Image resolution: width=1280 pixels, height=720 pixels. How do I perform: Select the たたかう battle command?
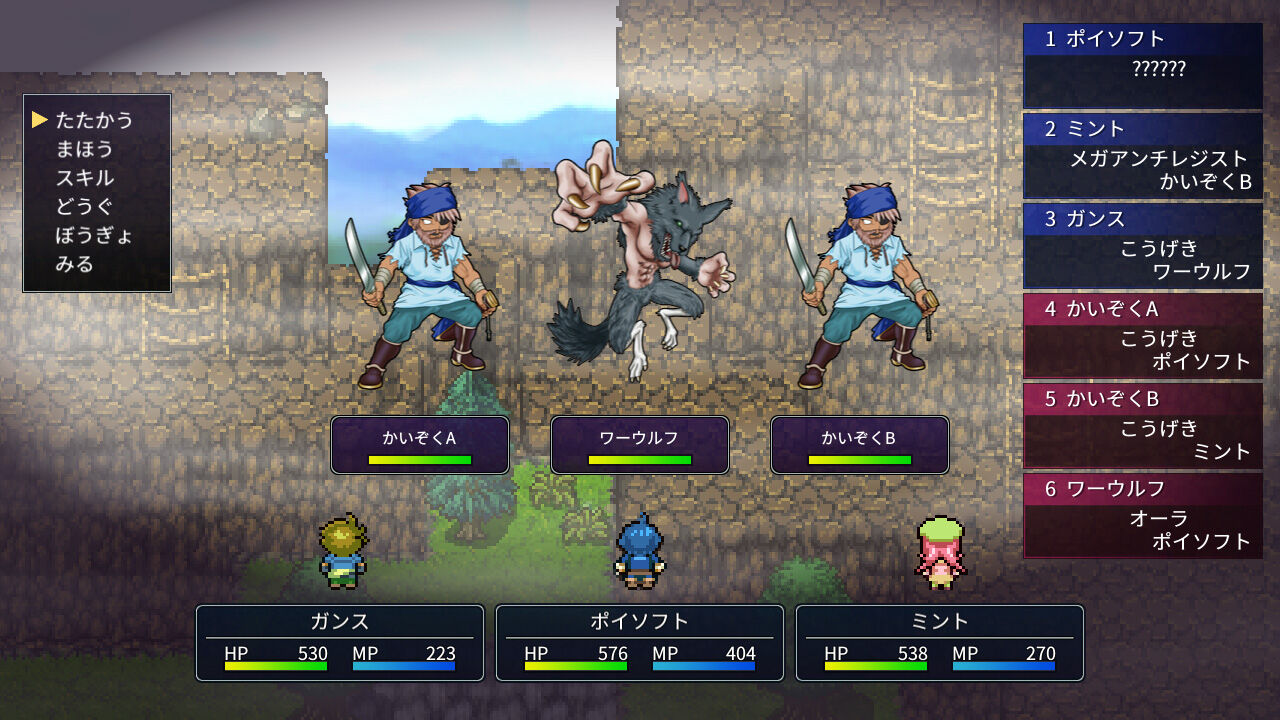coord(96,120)
